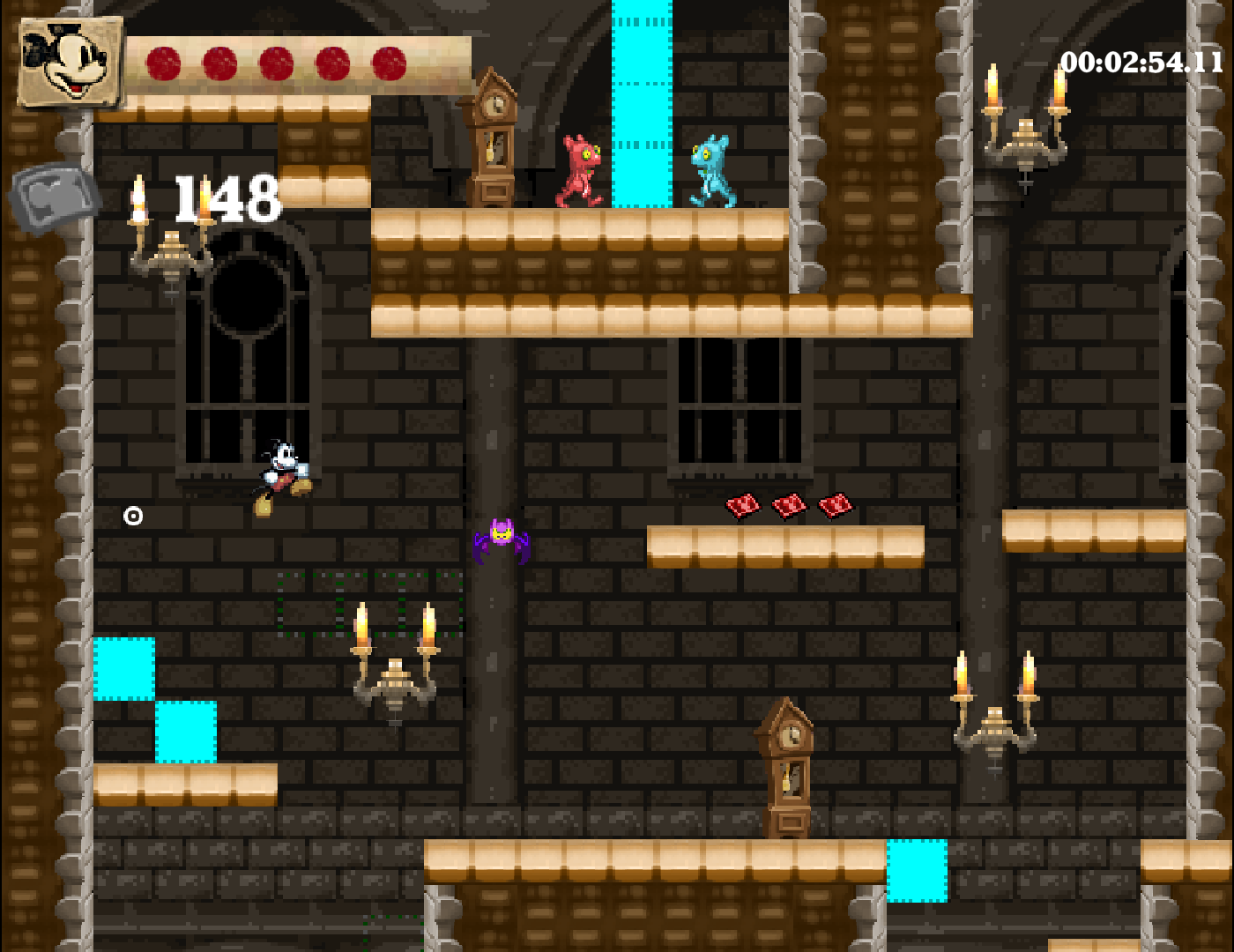1234x952 pixels.
Task: Click the rightmost red gem collectible
Action: pos(834,507)
